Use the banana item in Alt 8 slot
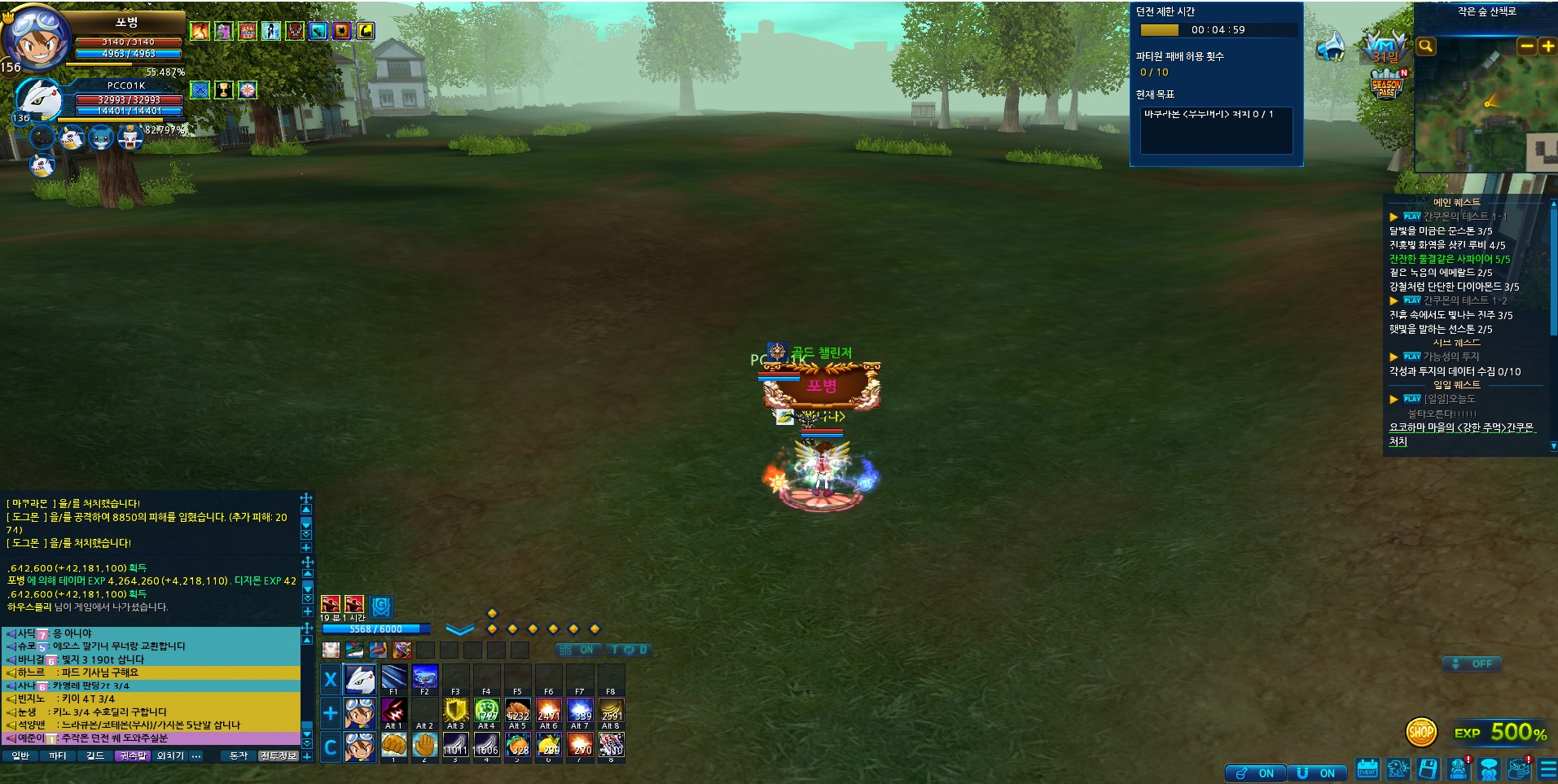The height and width of the screenshot is (784, 1558). pos(611,711)
